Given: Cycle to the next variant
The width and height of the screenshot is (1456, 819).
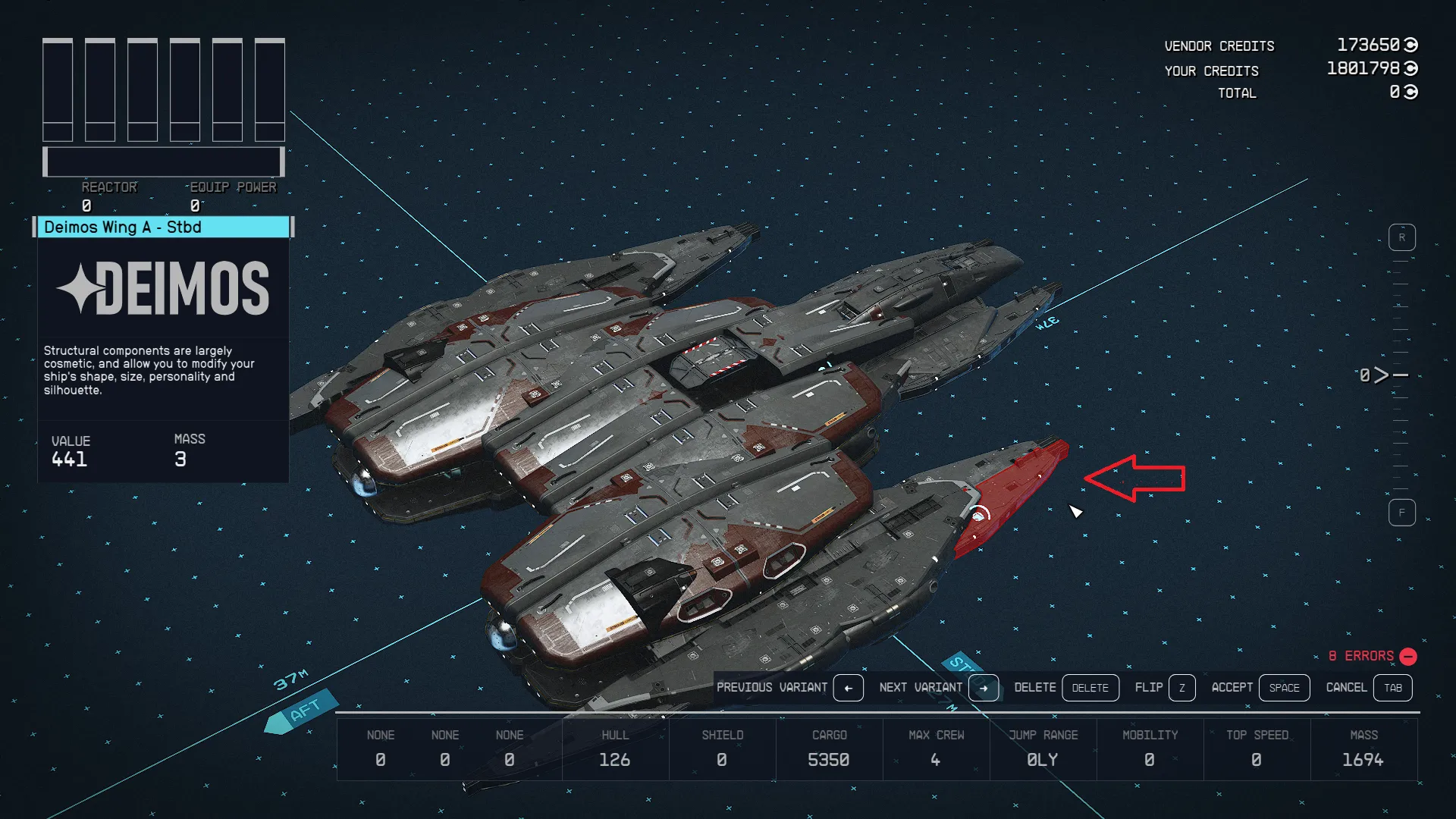Looking at the screenshot, I should pos(983,688).
